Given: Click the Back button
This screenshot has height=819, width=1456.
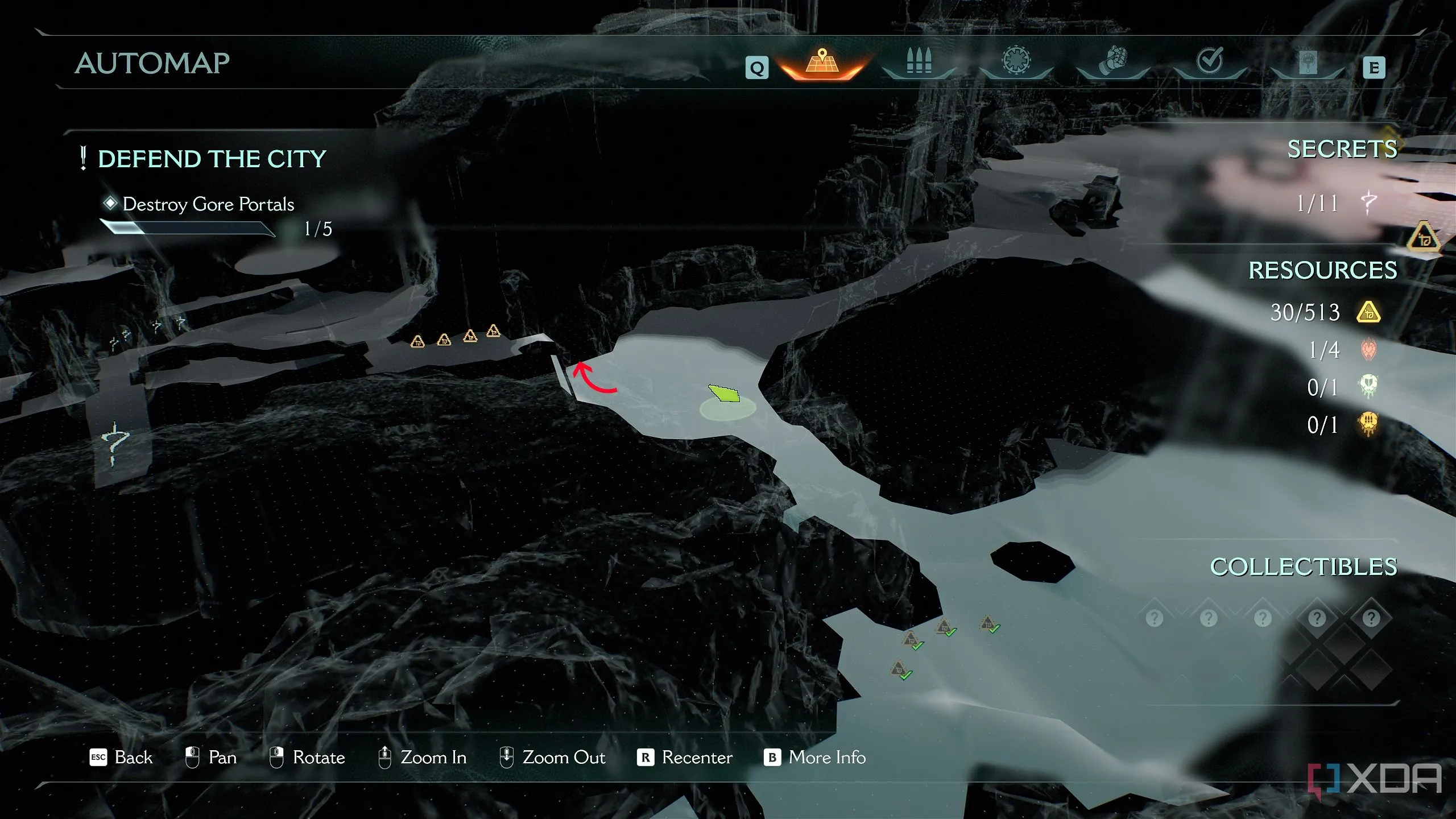Looking at the screenshot, I should (121, 758).
